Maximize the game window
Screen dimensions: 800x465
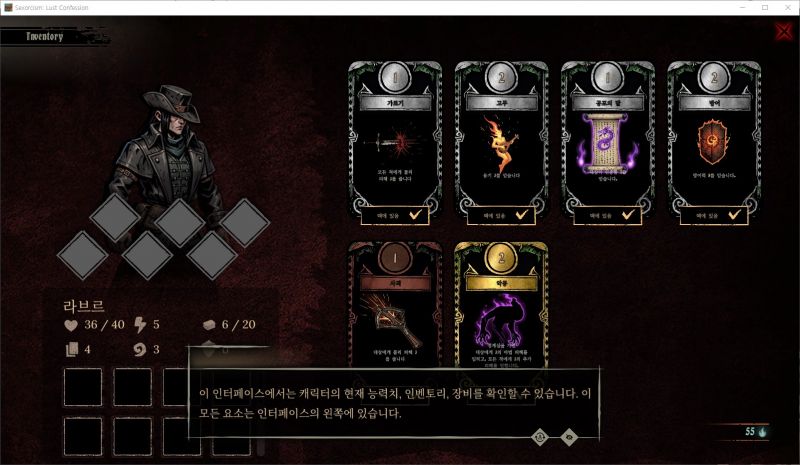click(x=764, y=7)
